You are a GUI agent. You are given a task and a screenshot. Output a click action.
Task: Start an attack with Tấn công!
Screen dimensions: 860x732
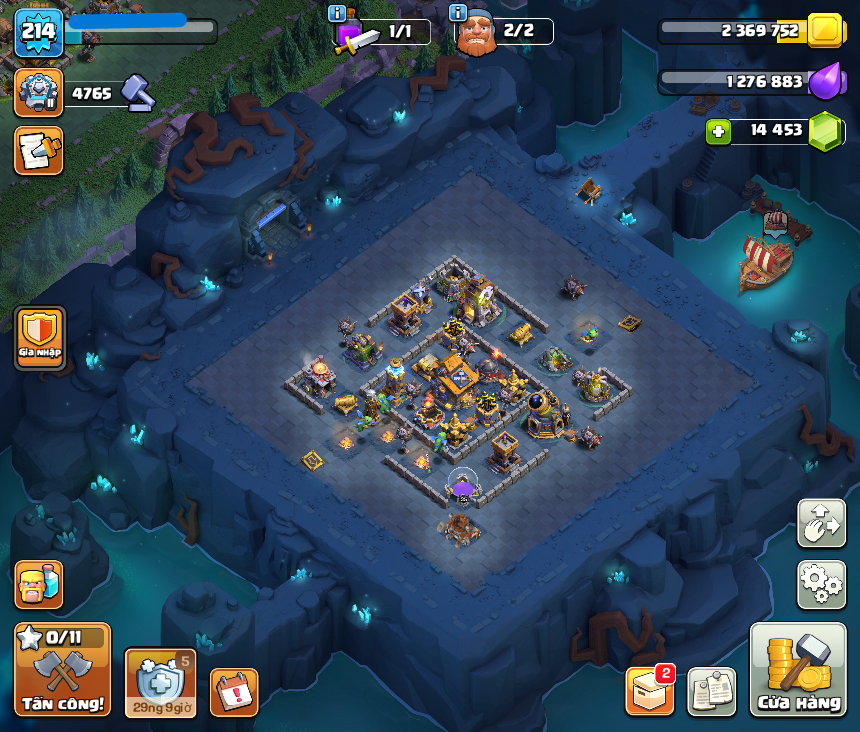click(62, 669)
